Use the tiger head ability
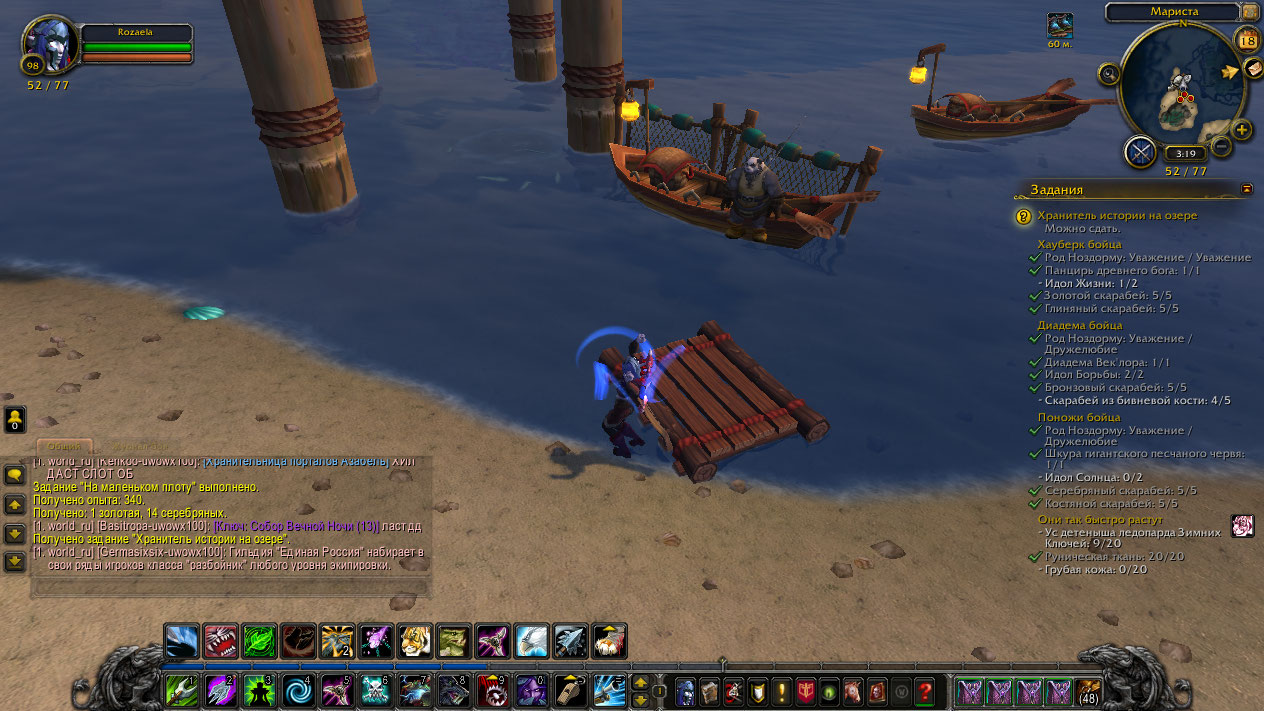This screenshot has height=711, width=1264. point(415,640)
